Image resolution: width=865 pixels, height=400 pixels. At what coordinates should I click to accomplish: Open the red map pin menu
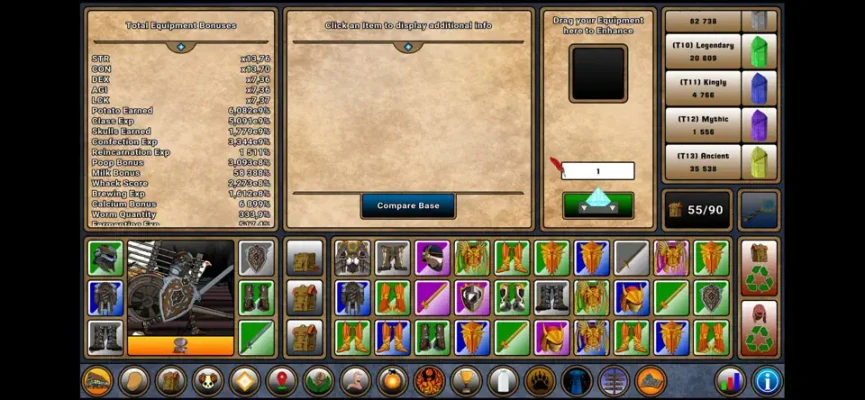pyautogui.click(x=281, y=381)
